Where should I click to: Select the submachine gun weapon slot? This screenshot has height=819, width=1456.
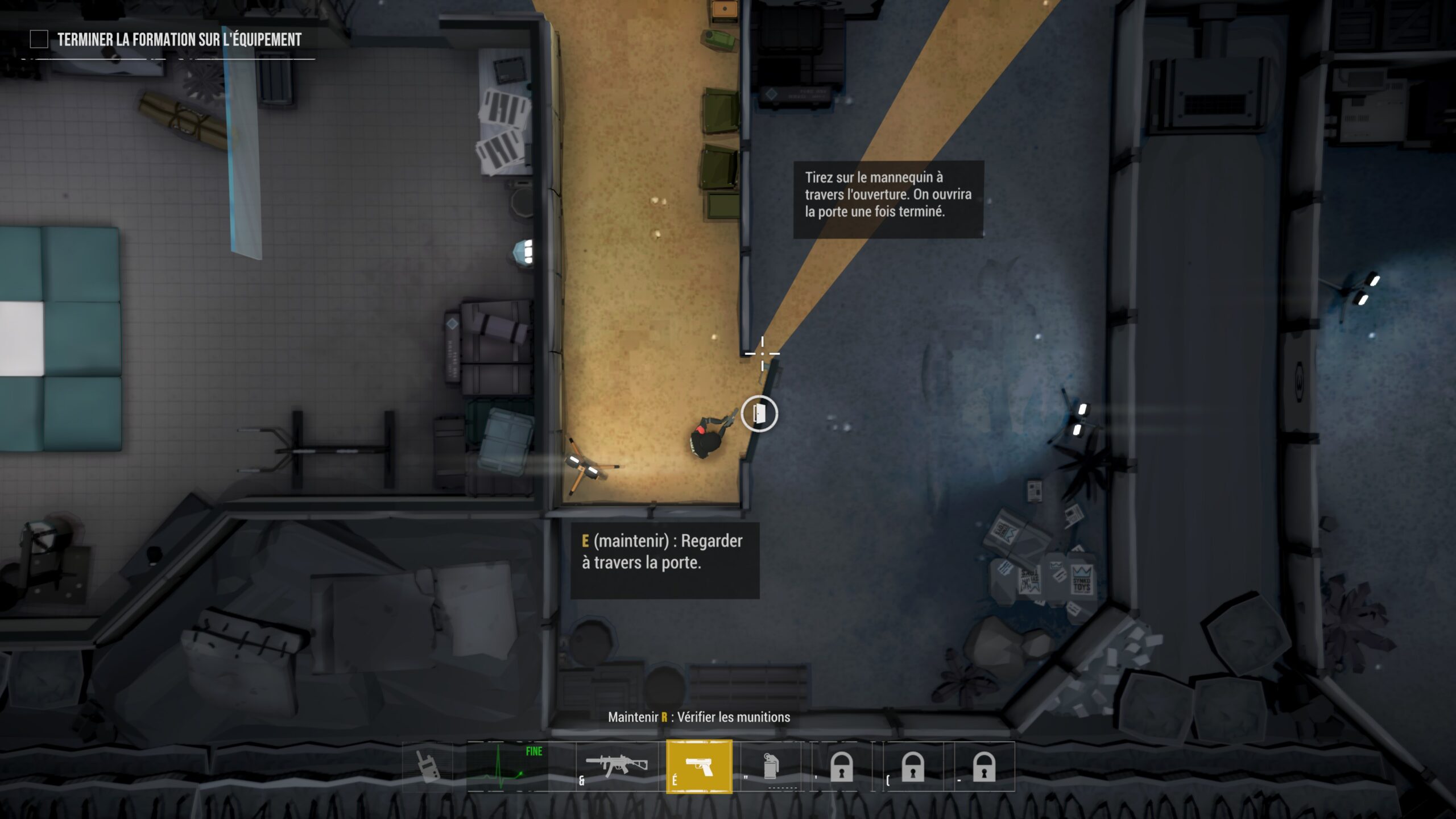pyautogui.click(x=618, y=766)
